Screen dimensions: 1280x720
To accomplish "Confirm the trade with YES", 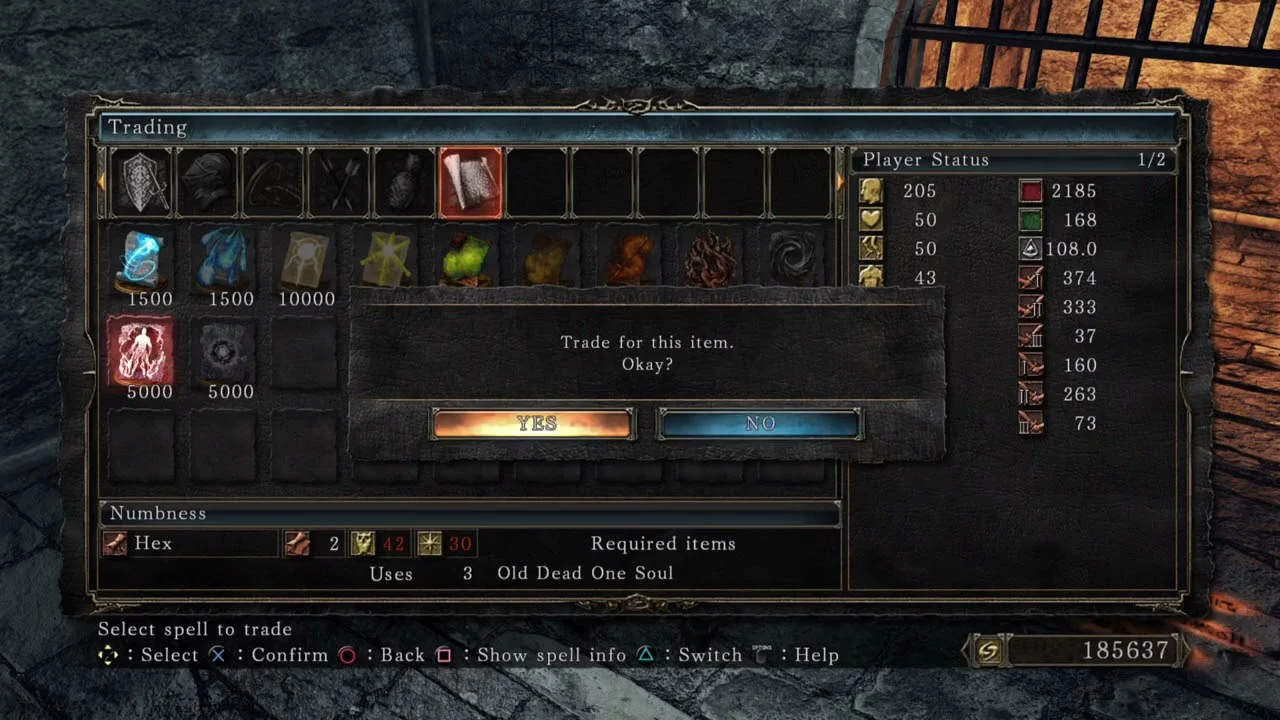I will click(x=533, y=424).
